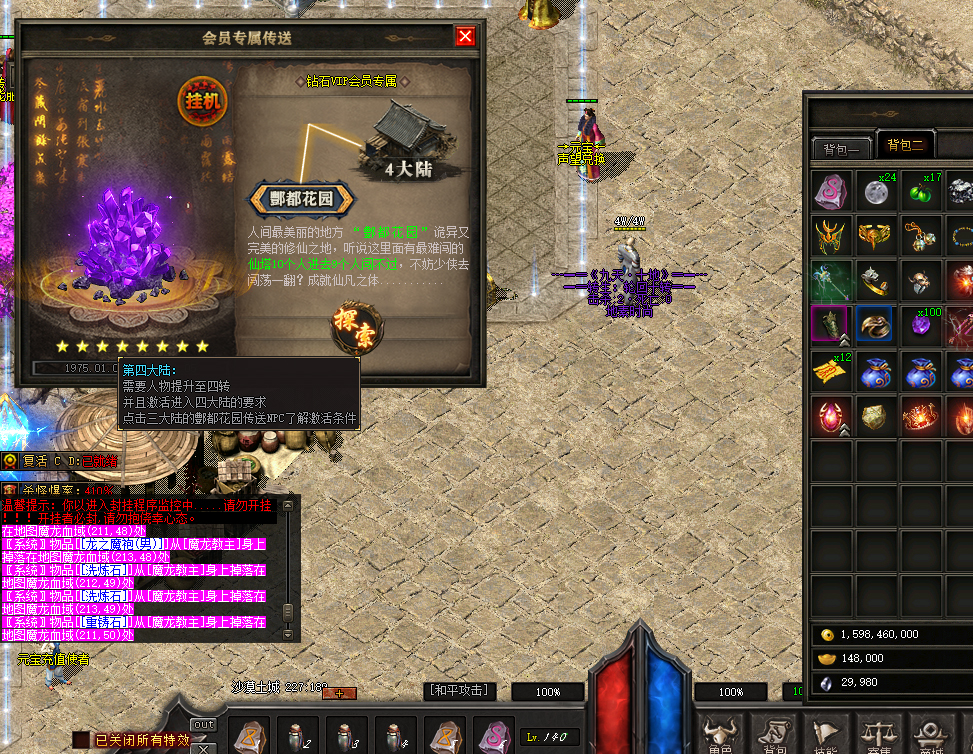Screen dimensions: 973x754
Task: Select the 酆都花园 destination label
Action: [300, 198]
